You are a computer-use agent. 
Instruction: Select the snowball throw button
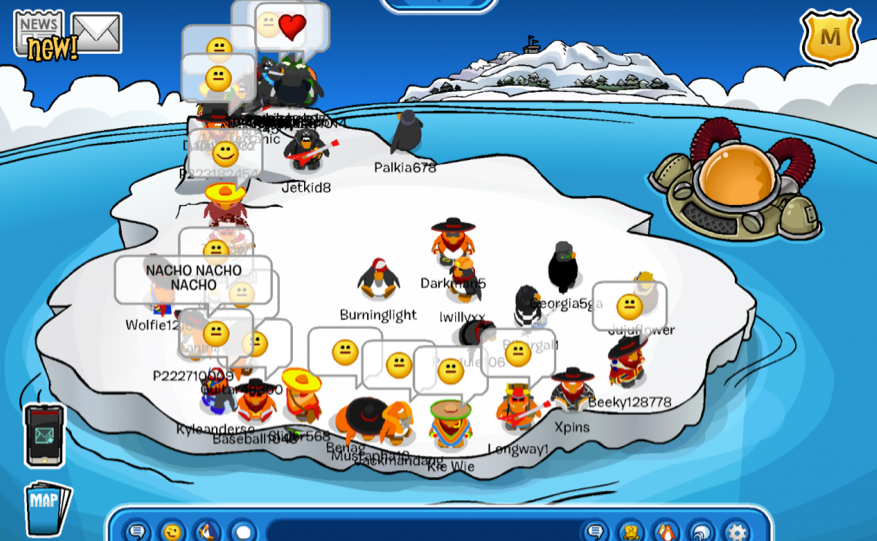point(242,531)
